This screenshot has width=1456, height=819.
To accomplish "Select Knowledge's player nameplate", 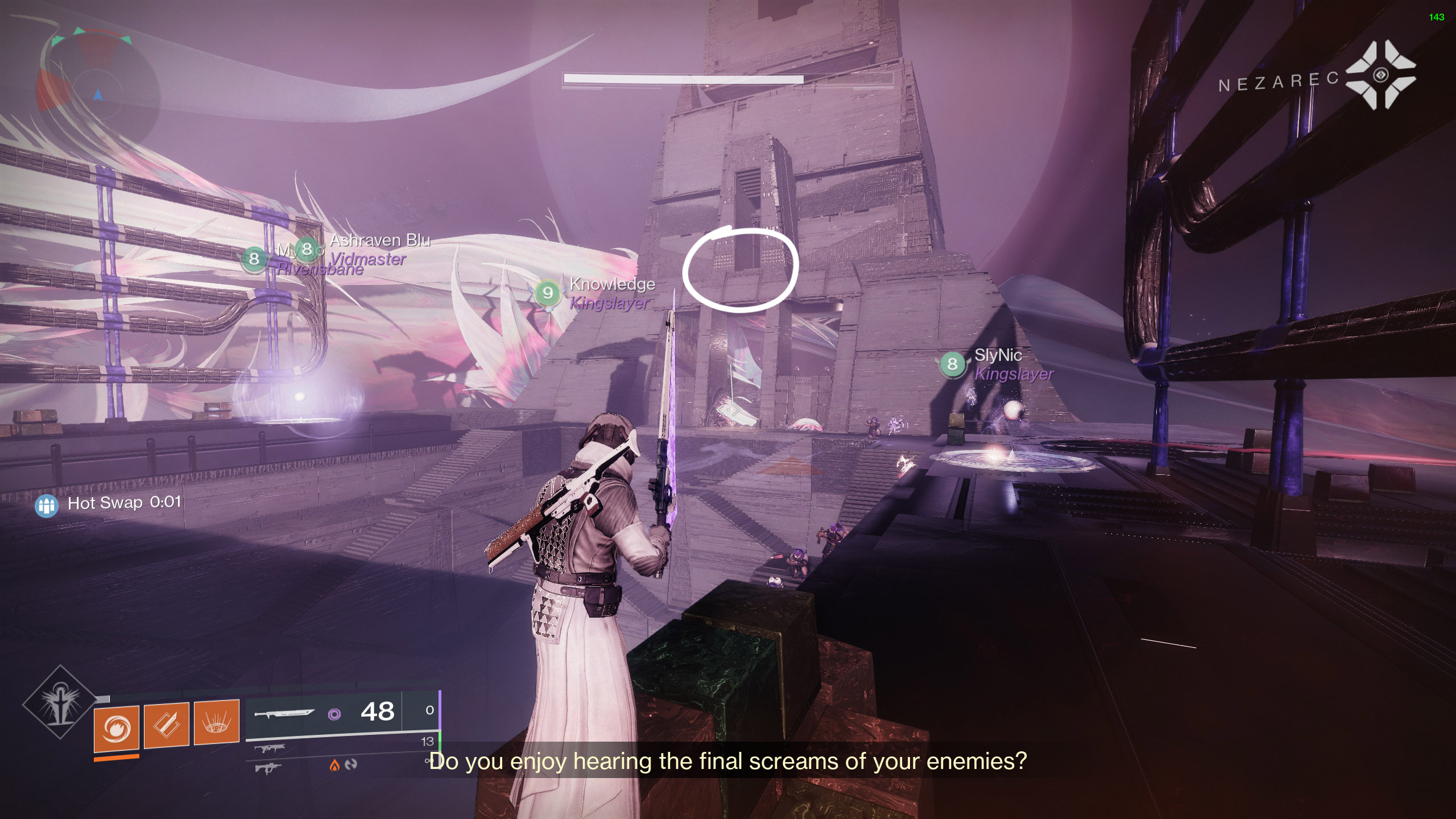I will (x=611, y=284).
